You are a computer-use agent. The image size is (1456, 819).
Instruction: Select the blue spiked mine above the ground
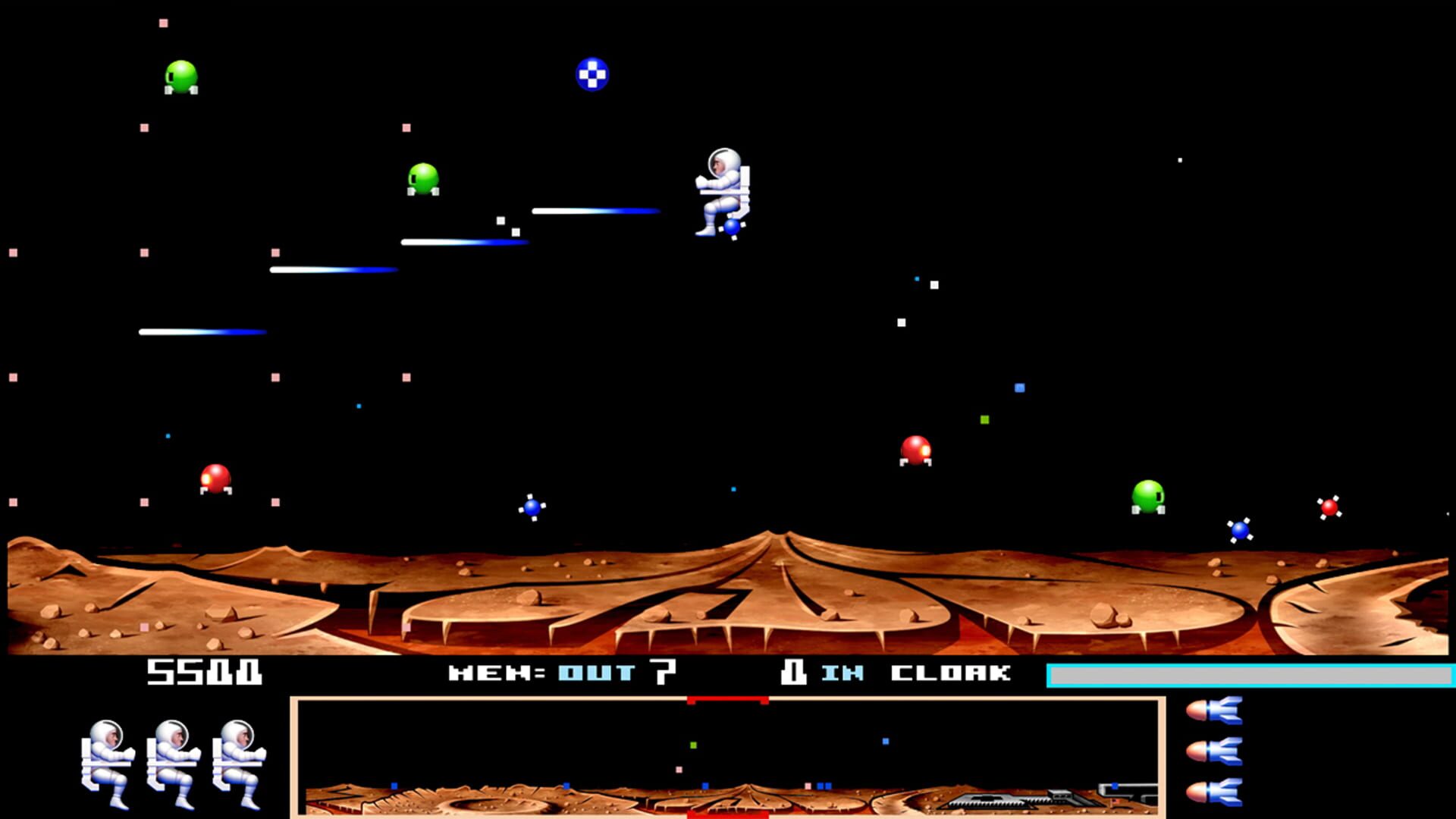click(531, 507)
